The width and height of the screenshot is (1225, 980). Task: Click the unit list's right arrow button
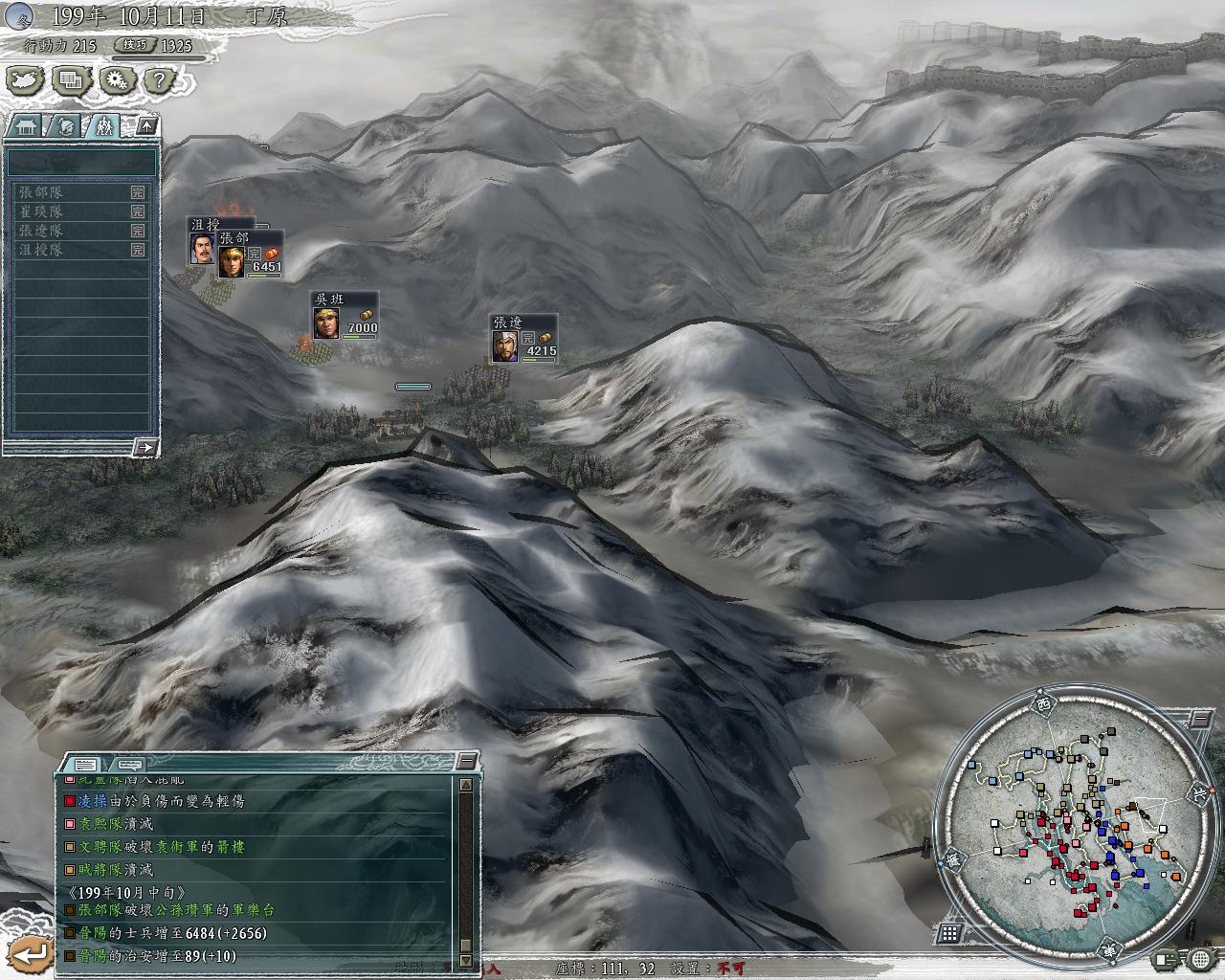click(x=145, y=446)
